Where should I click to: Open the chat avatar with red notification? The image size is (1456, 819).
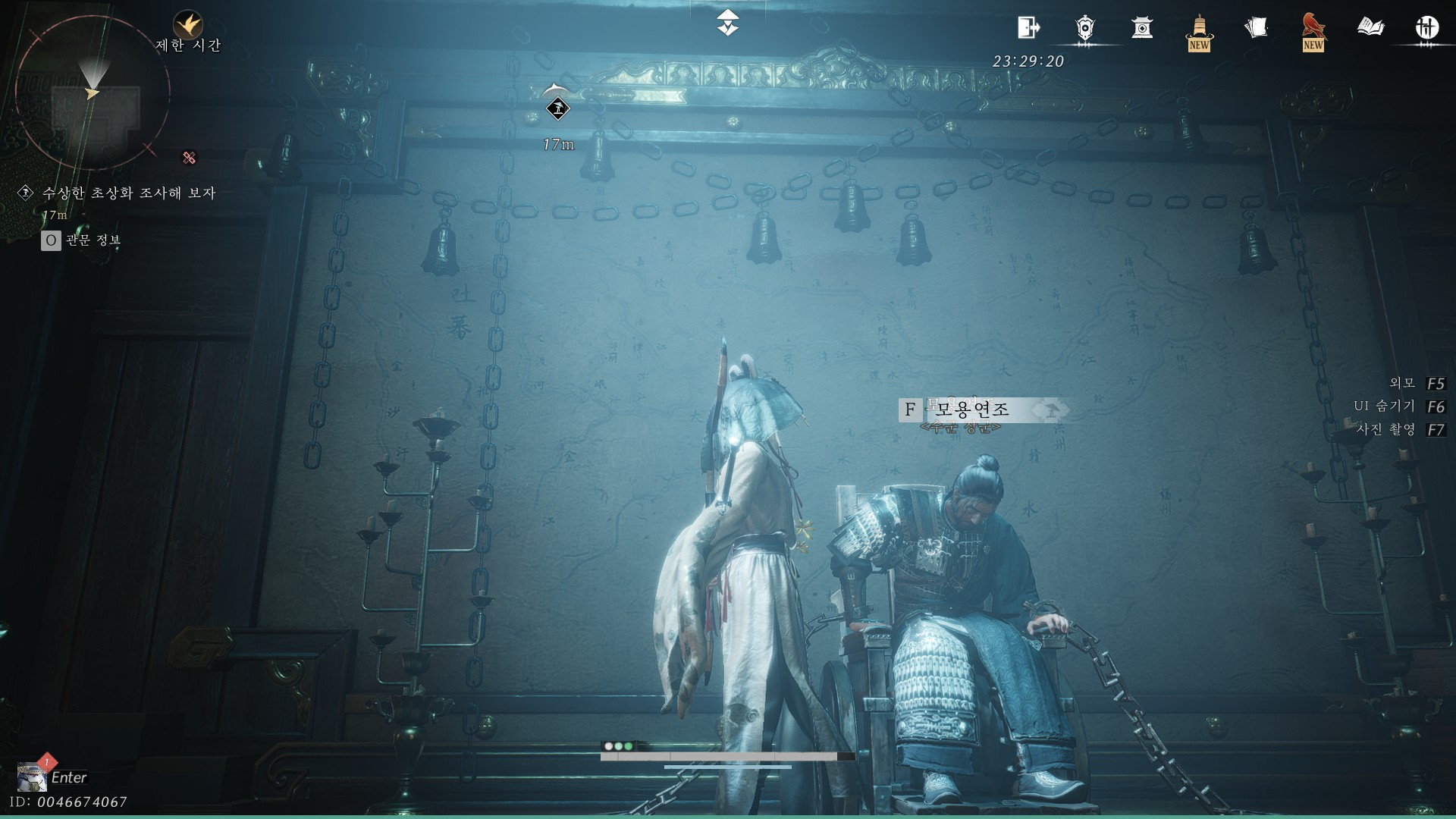click(x=32, y=777)
